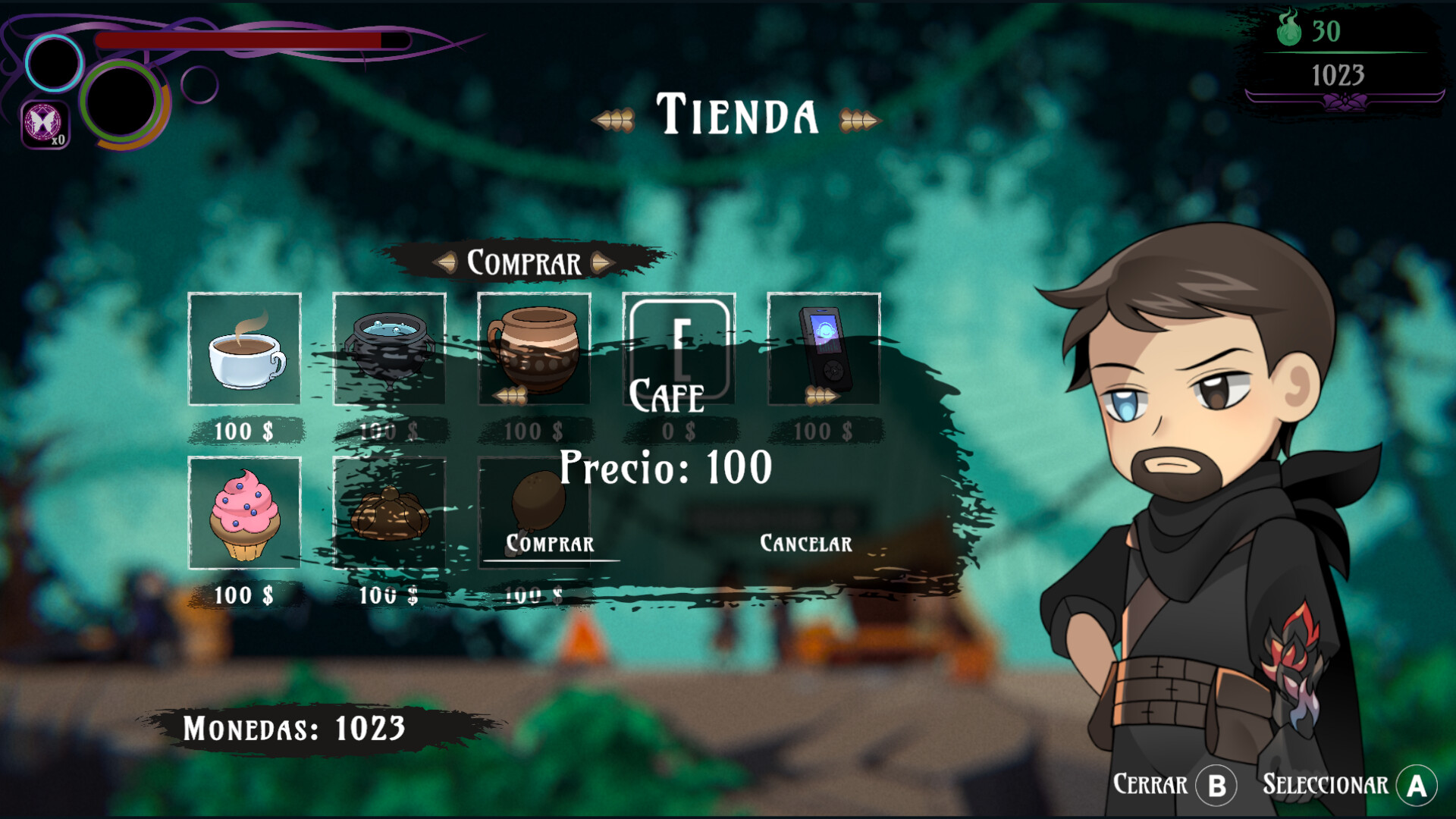Select the handheld phone device item

[824, 349]
